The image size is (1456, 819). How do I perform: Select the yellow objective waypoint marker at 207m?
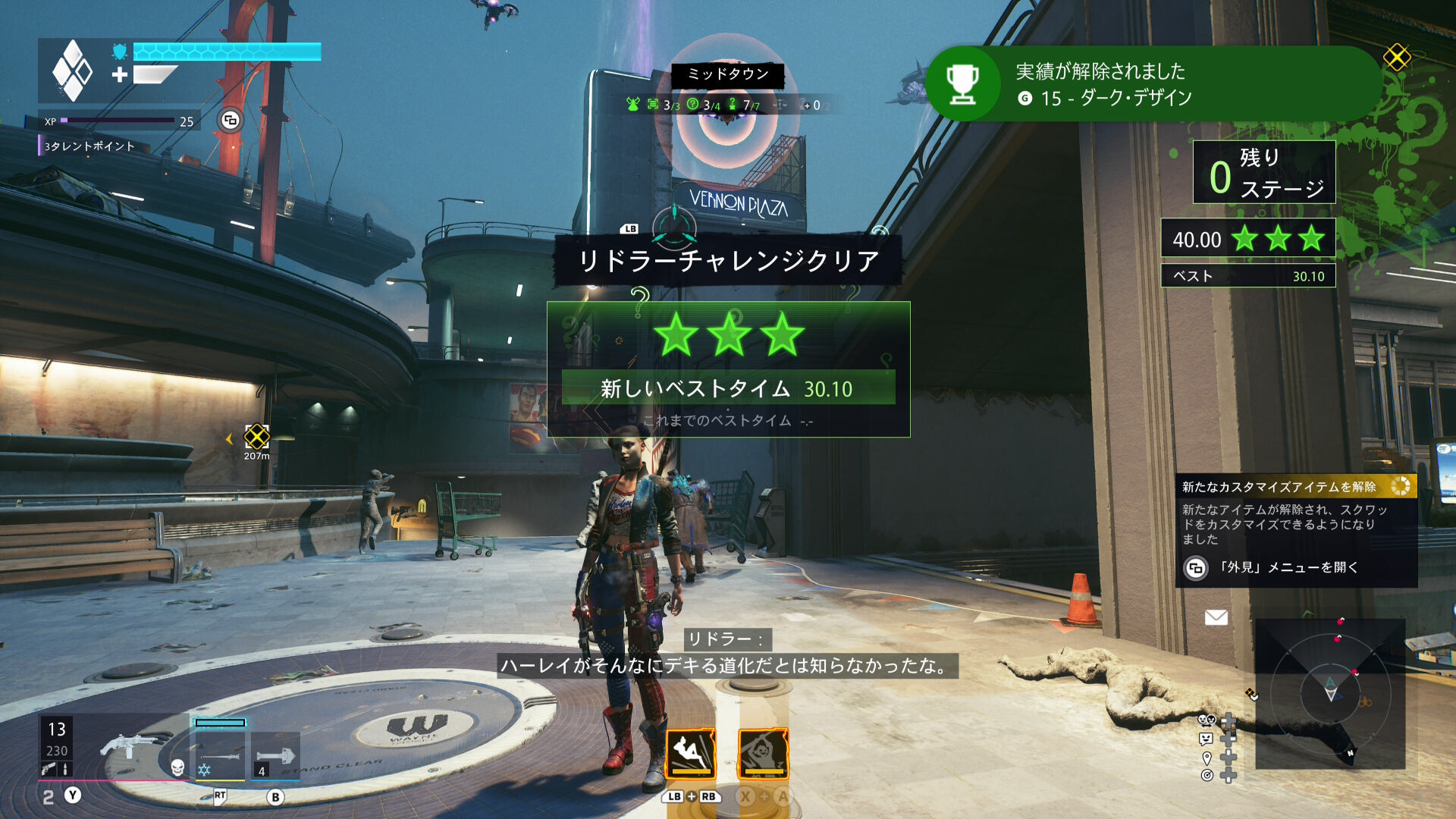pos(256,437)
